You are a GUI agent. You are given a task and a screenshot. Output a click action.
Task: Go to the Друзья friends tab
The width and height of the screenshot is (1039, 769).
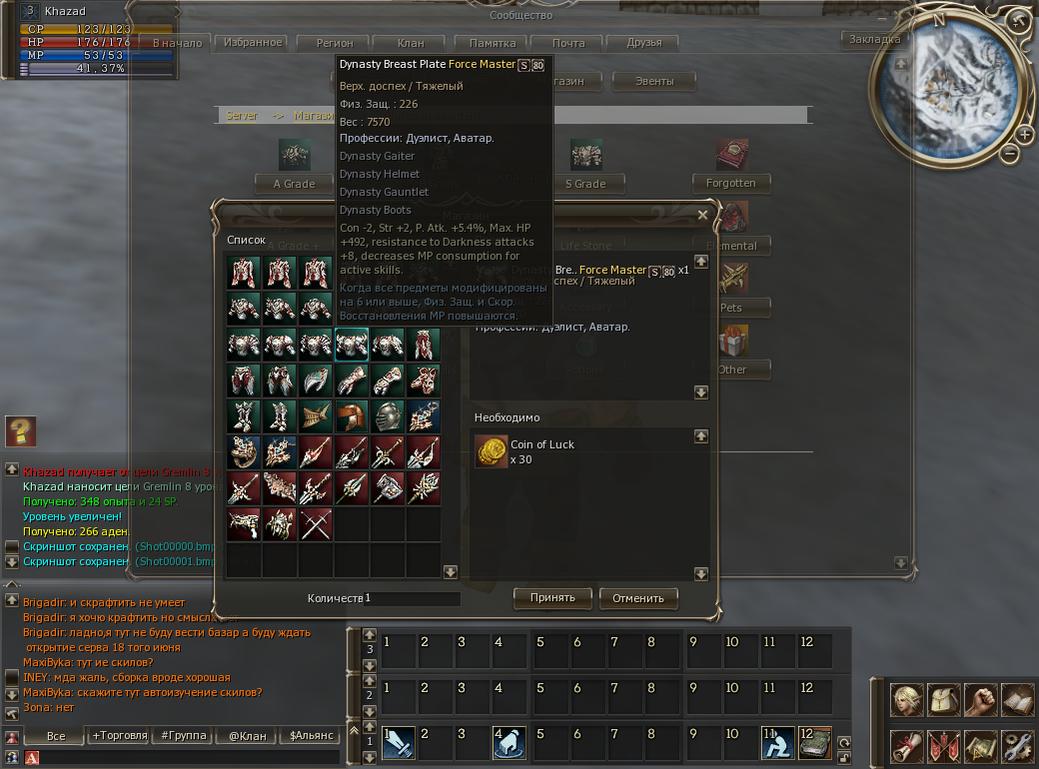click(x=644, y=43)
